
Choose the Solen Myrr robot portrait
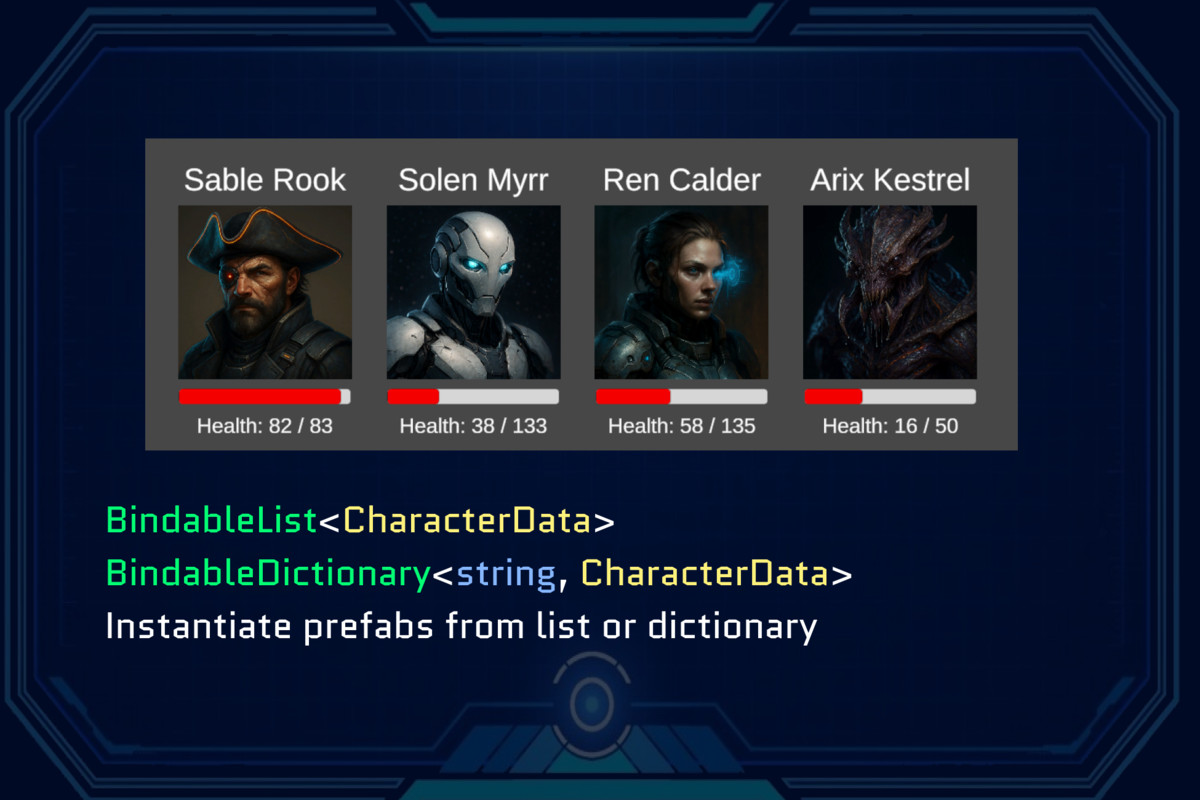[473, 292]
